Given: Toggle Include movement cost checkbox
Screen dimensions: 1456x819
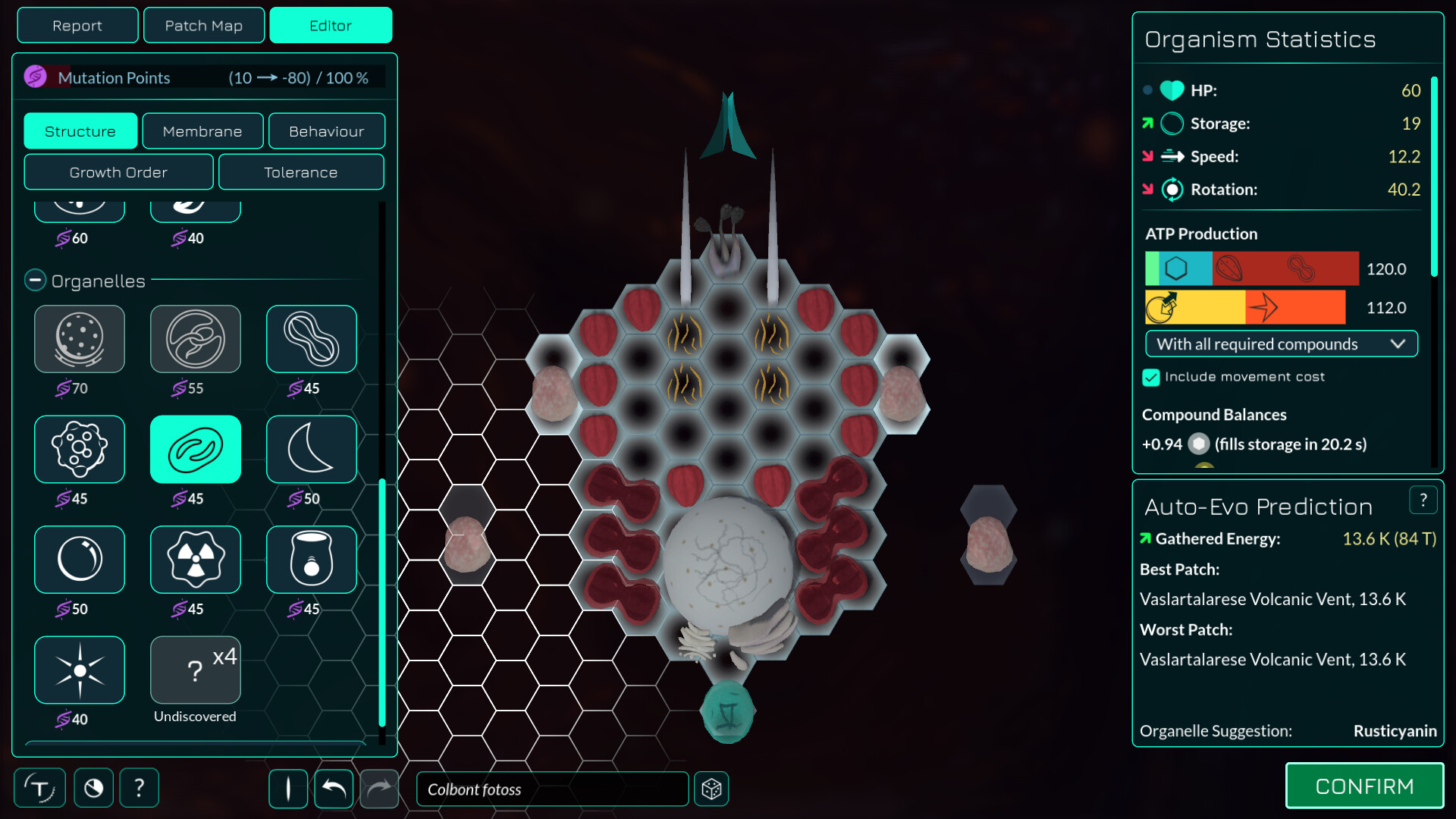Looking at the screenshot, I should (1151, 377).
